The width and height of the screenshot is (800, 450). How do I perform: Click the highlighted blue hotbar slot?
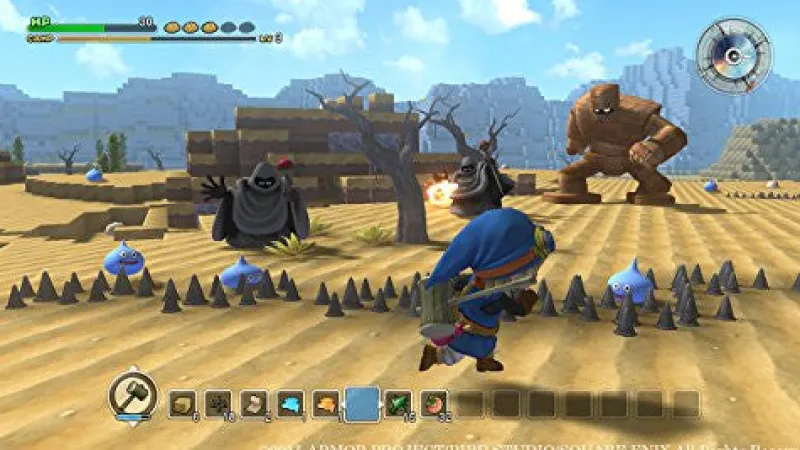click(362, 403)
